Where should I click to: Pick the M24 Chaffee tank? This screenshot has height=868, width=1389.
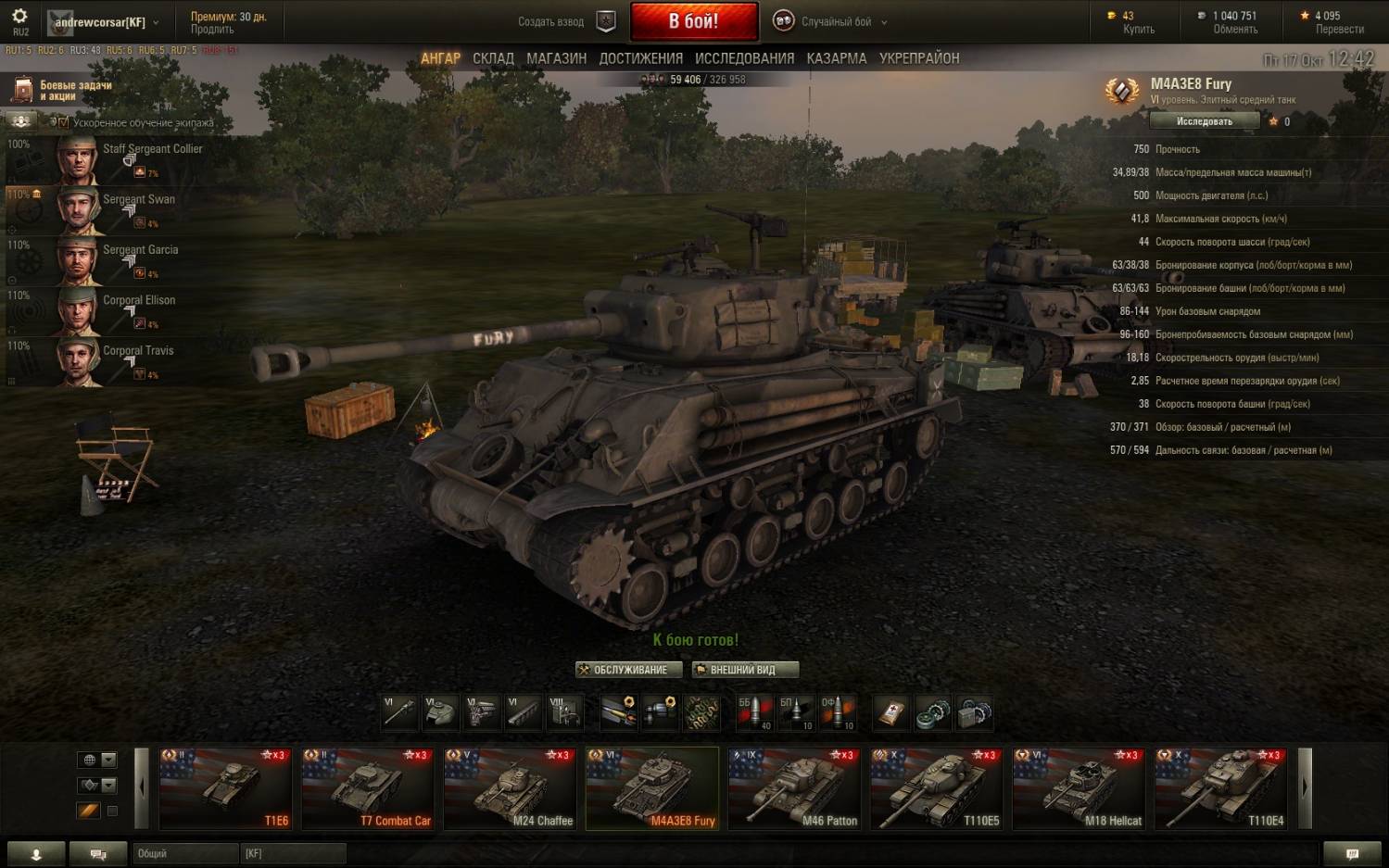[510, 788]
